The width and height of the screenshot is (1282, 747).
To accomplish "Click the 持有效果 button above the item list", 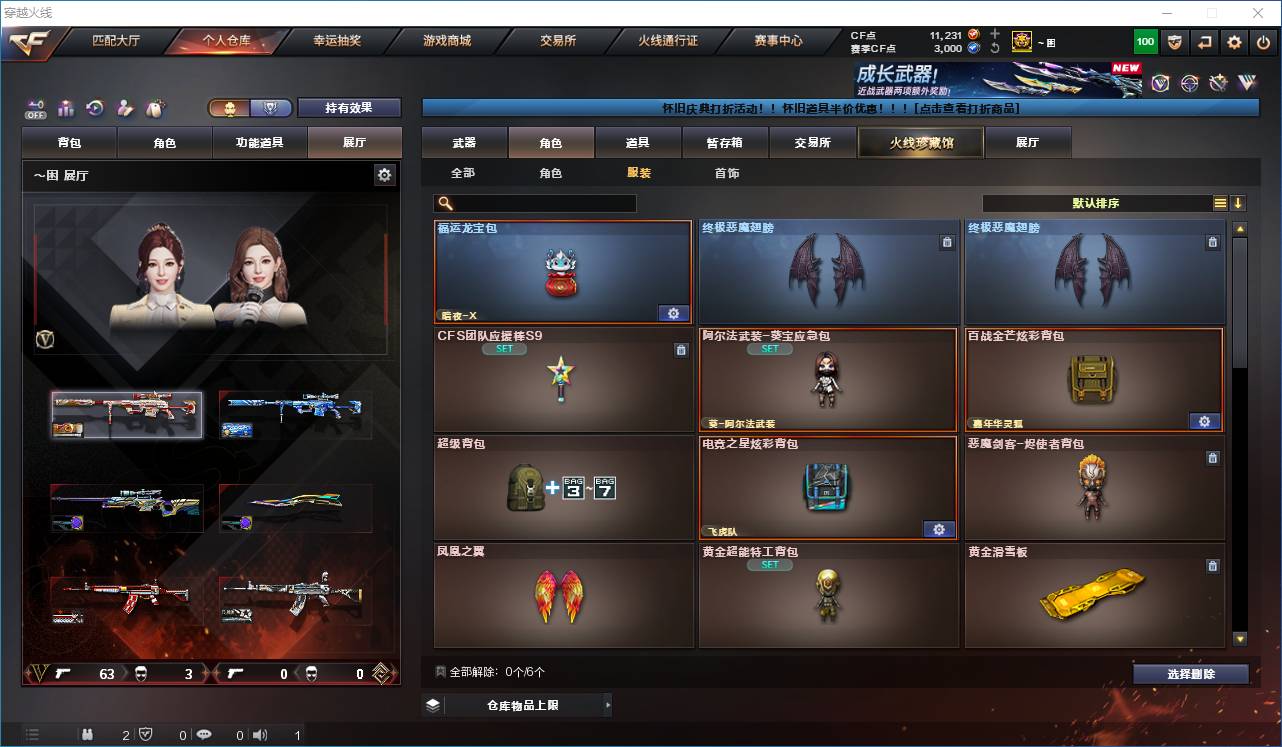I will 347,106.
